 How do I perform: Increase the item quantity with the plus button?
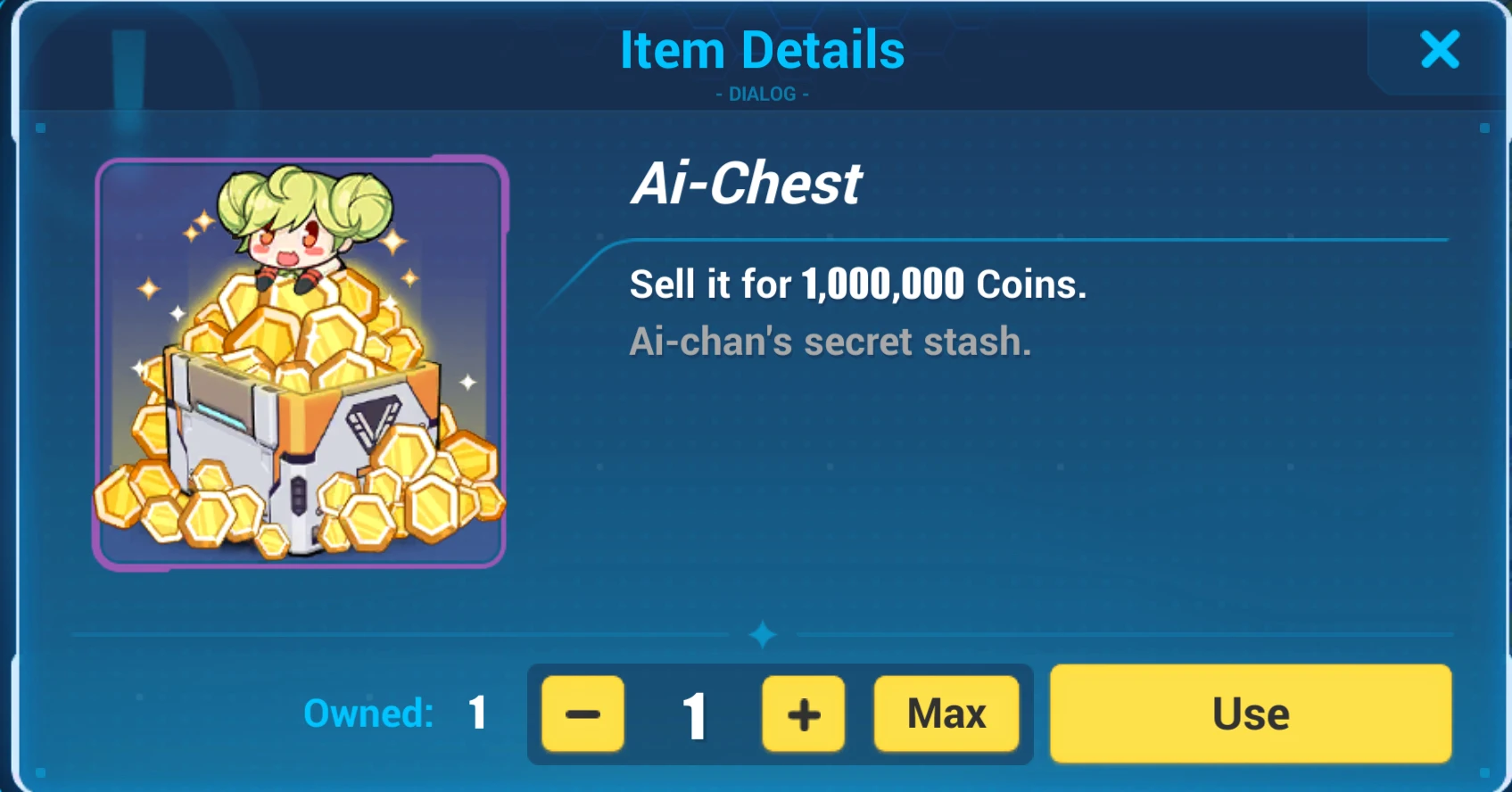(x=801, y=714)
